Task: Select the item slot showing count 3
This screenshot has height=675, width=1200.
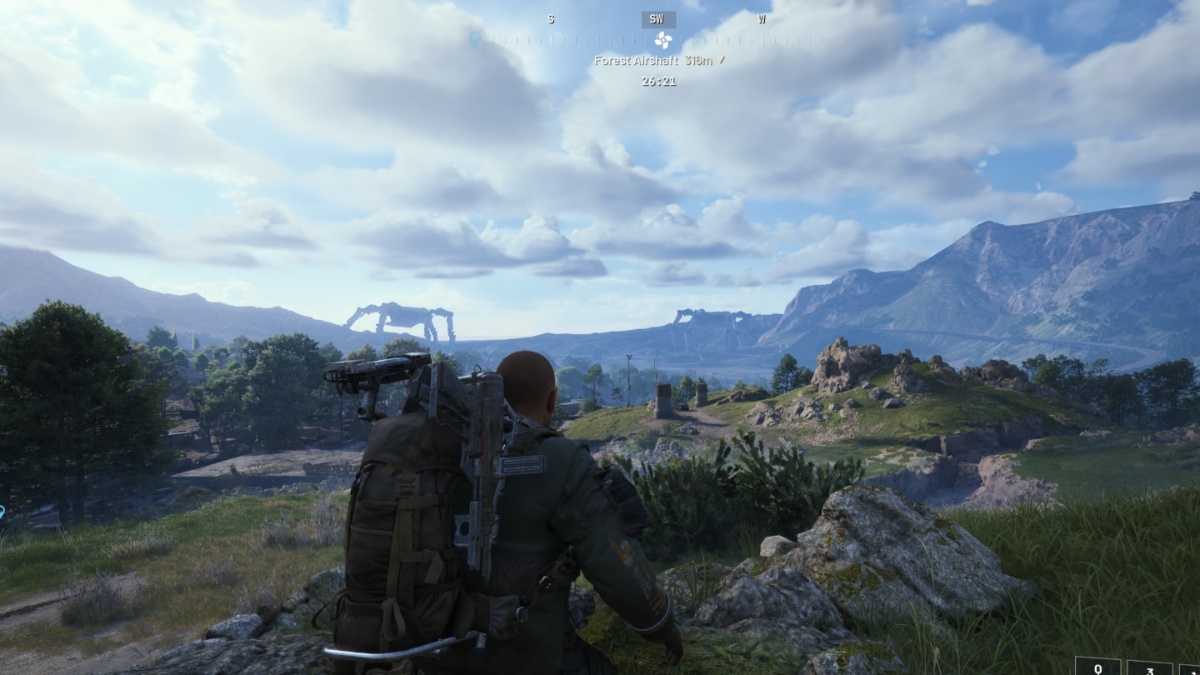Action: pyautogui.click(x=1148, y=667)
